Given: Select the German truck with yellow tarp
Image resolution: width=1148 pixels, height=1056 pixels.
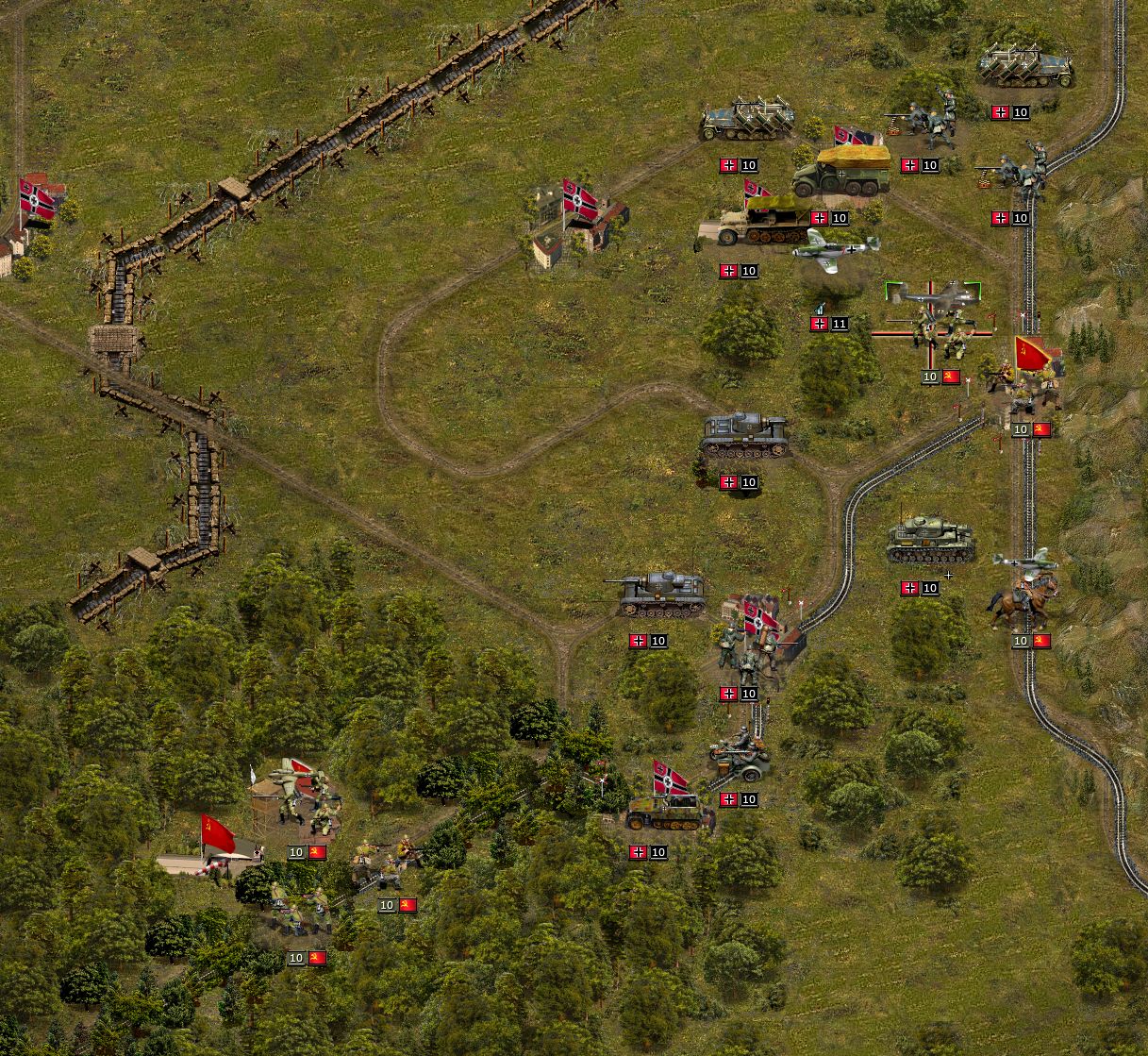Looking at the screenshot, I should tap(842, 171).
